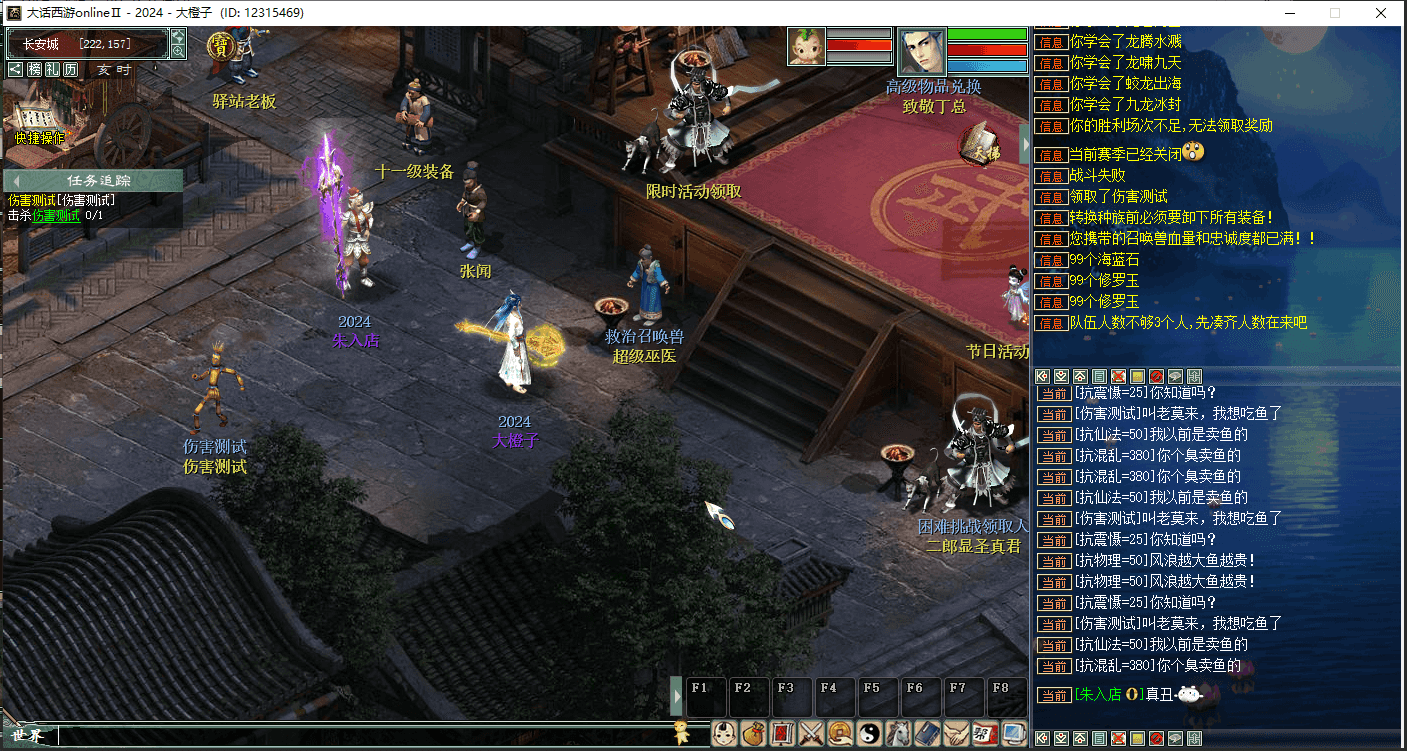Click the share icon under the location panel
This screenshot has height=751, width=1407.
click(16, 69)
